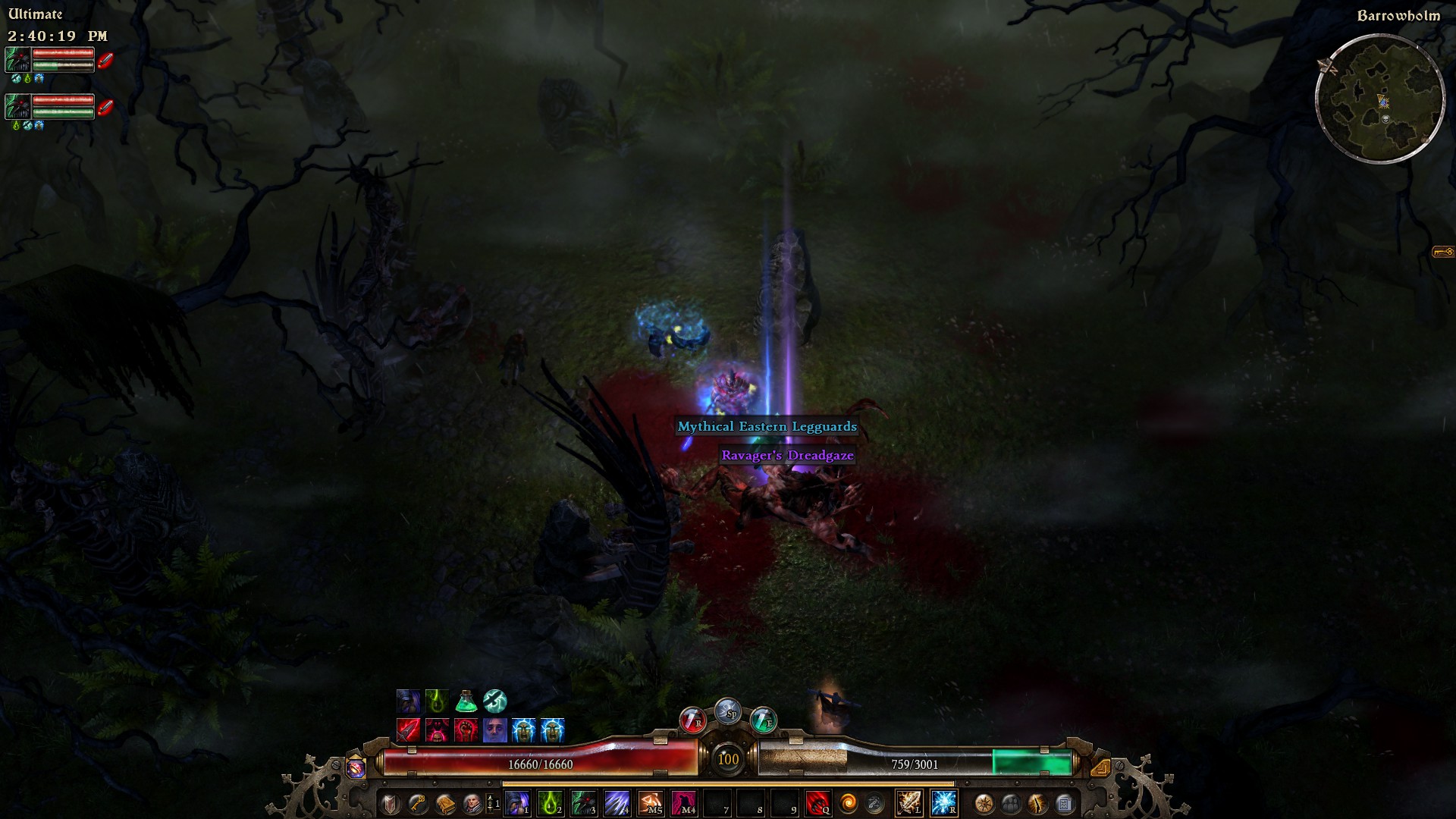Activate the red claw skill on Q
The image size is (1456, 819).
tap(817, 802)
